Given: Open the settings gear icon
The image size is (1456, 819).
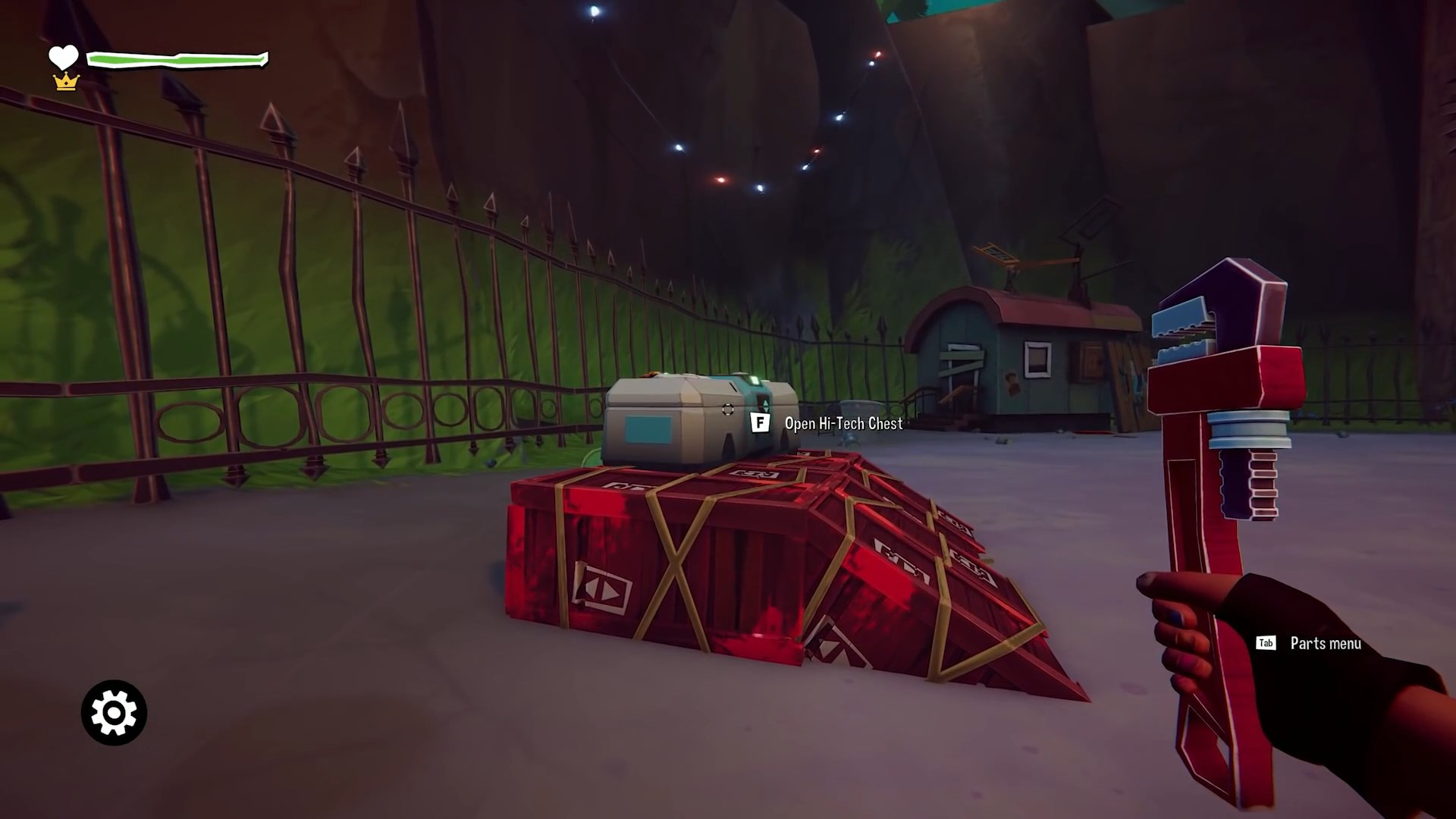Looking at the screenshot, I should [x=112, y=713].
